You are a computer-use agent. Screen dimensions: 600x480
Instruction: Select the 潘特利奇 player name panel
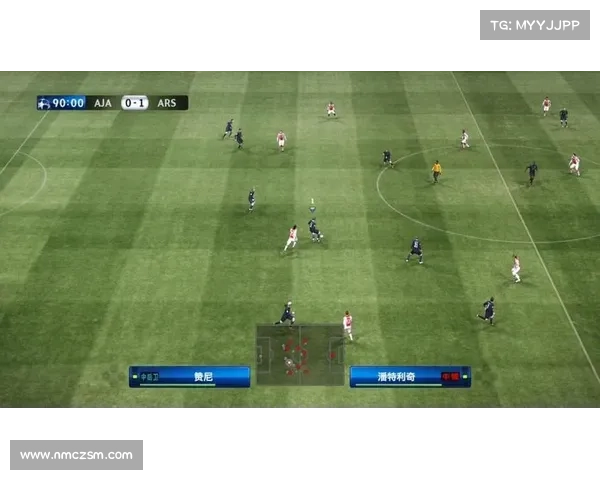tap(409, 377)
